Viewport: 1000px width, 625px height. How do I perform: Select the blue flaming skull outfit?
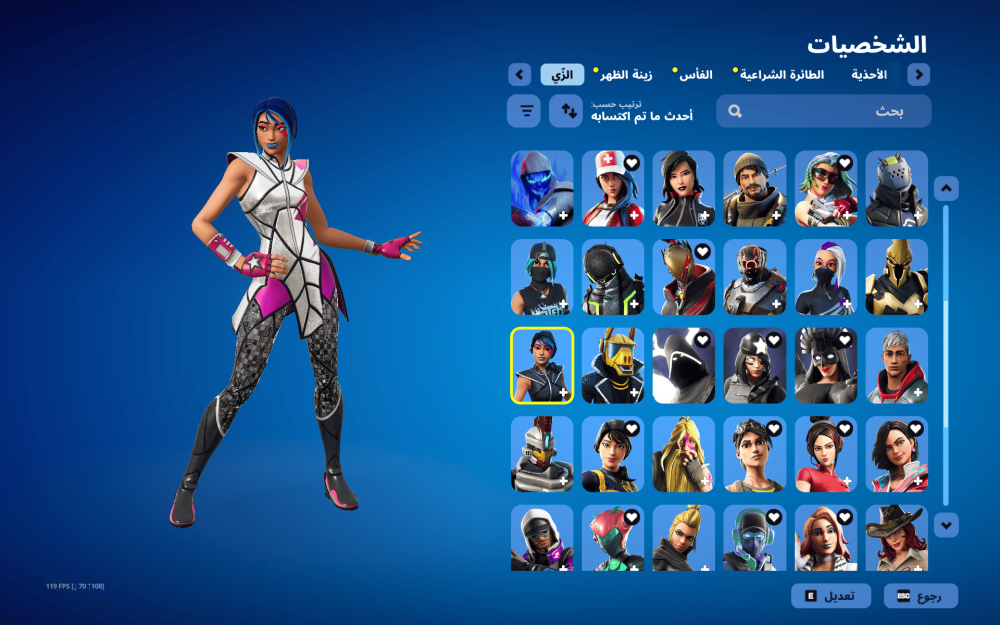[542, 189]
